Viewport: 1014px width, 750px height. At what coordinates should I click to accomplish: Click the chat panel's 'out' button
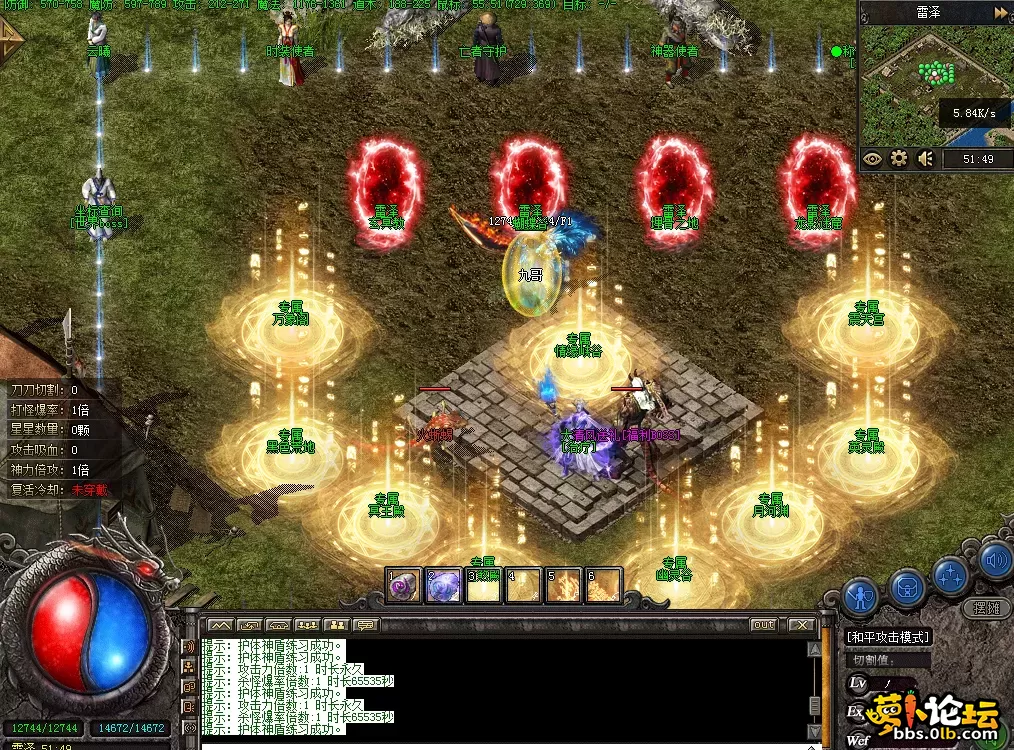[x=764, y=625]
